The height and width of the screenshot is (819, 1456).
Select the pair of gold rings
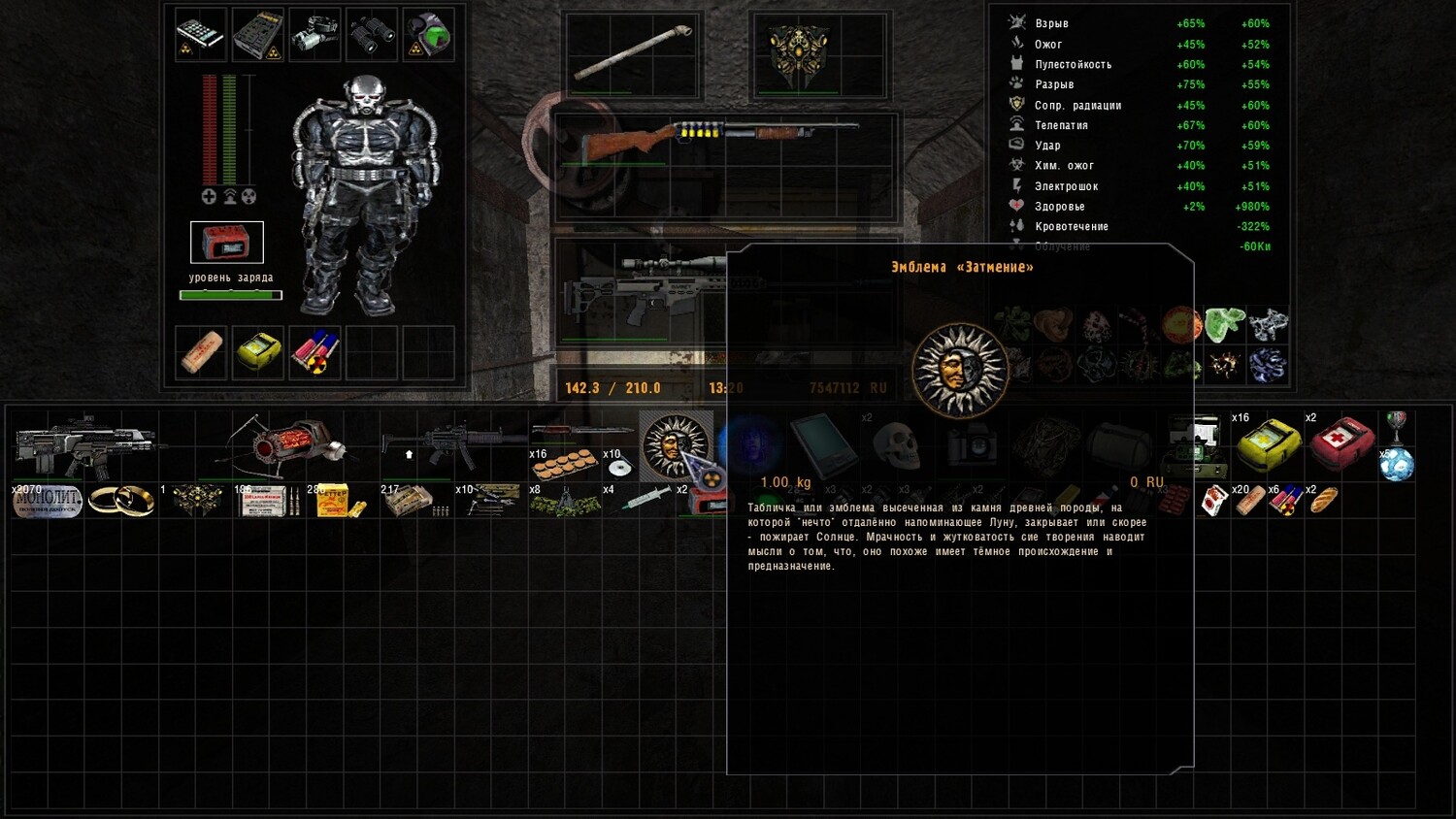click(121, 501)
